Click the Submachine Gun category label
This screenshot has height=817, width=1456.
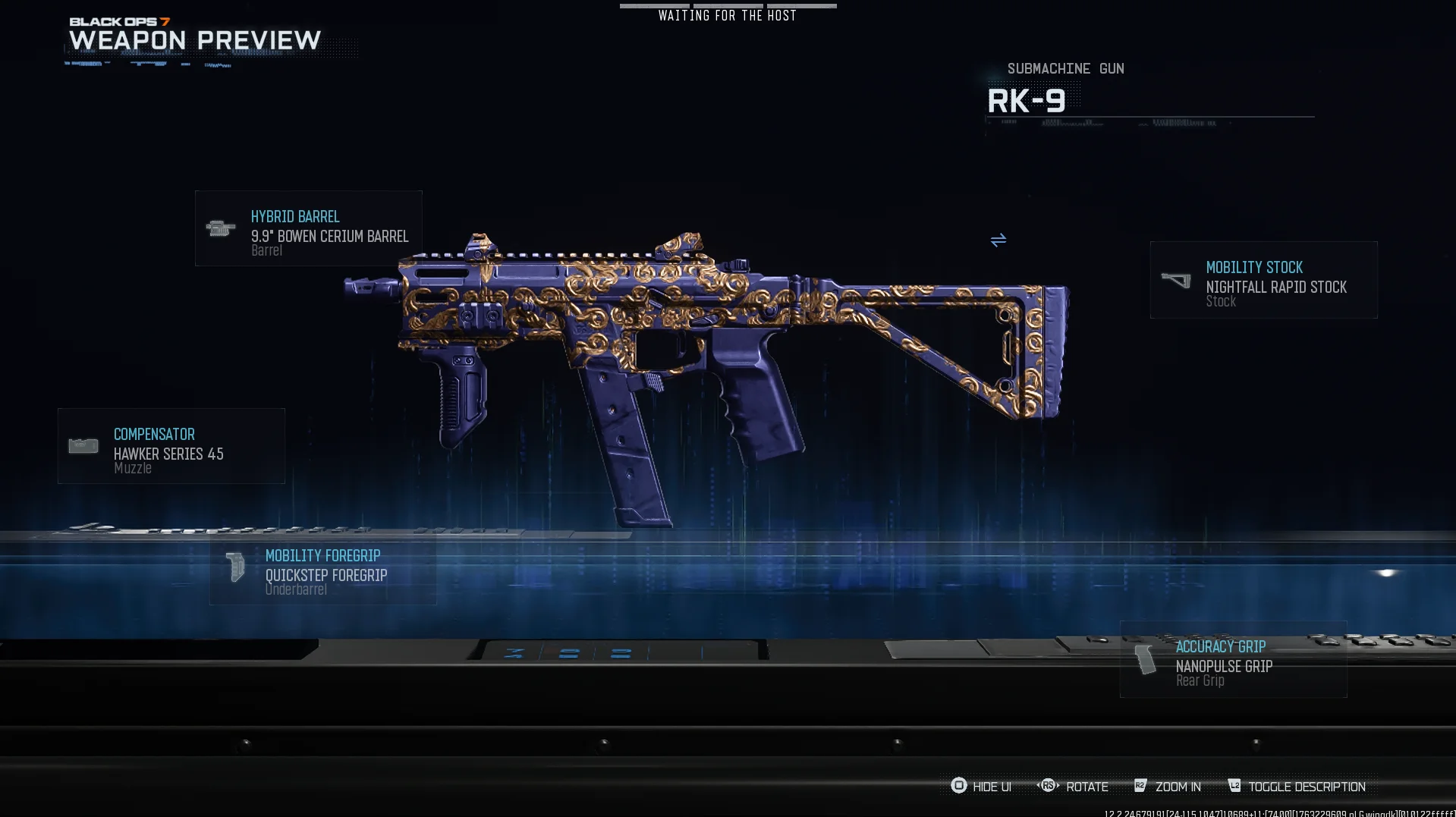(1065, 68)
